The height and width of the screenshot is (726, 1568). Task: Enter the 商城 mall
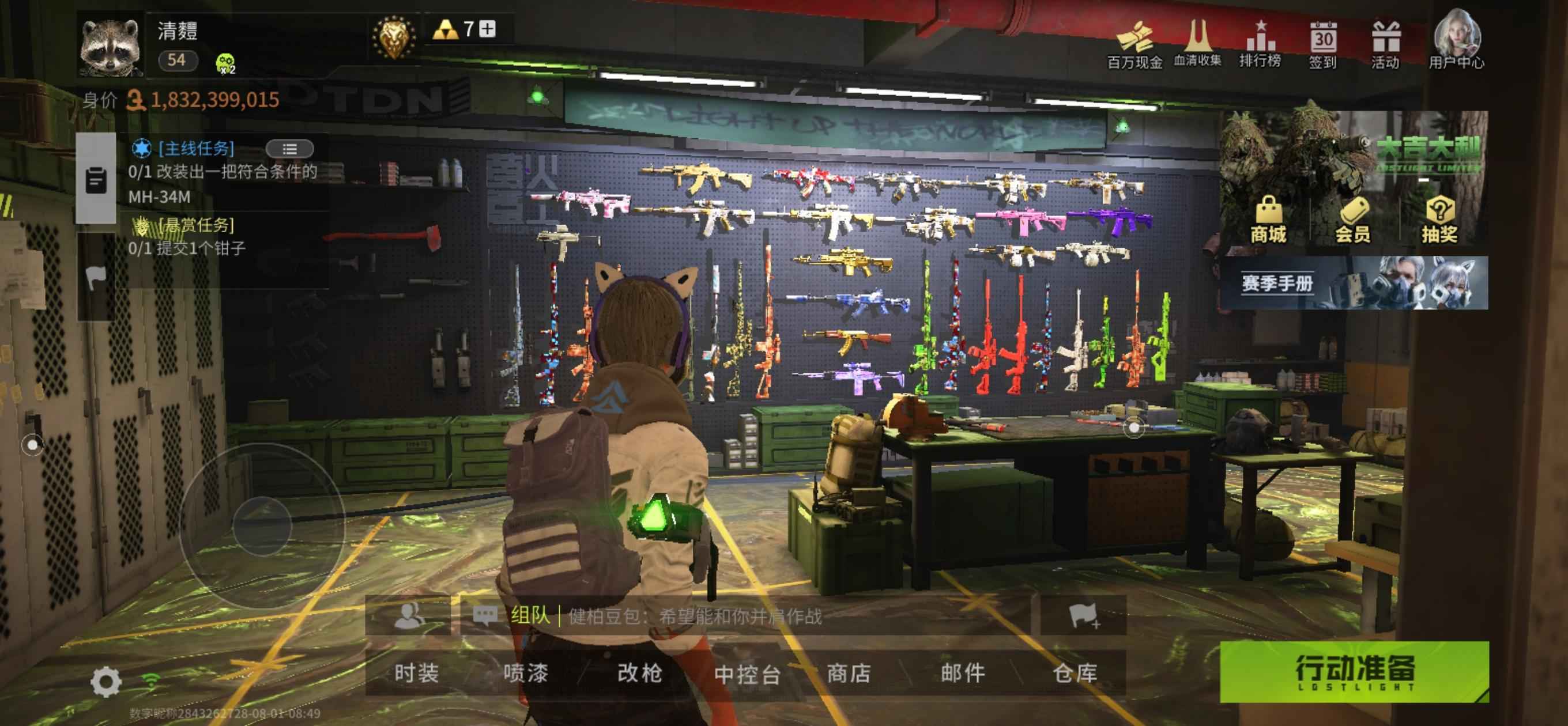pos(1268,220)
